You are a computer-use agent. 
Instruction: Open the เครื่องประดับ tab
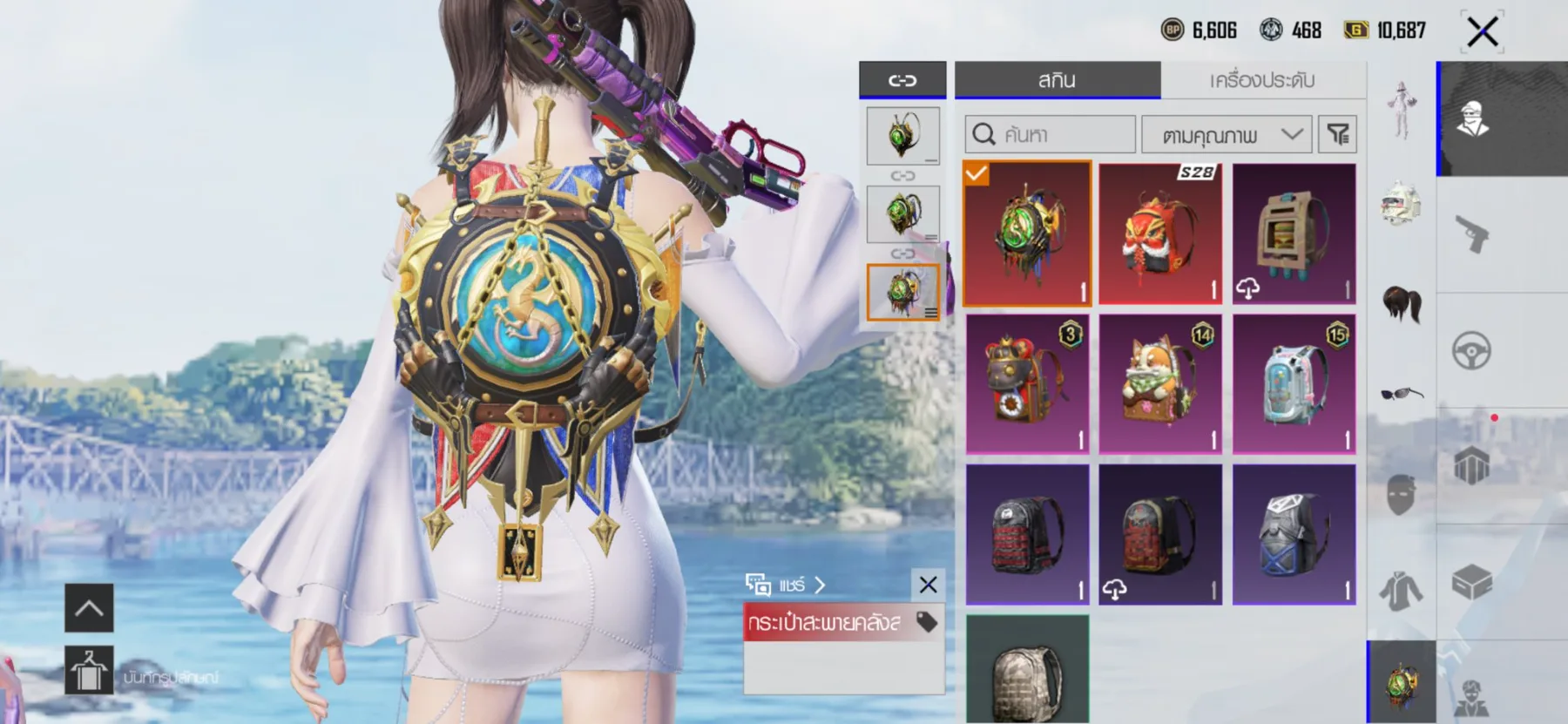(1261, 80)
